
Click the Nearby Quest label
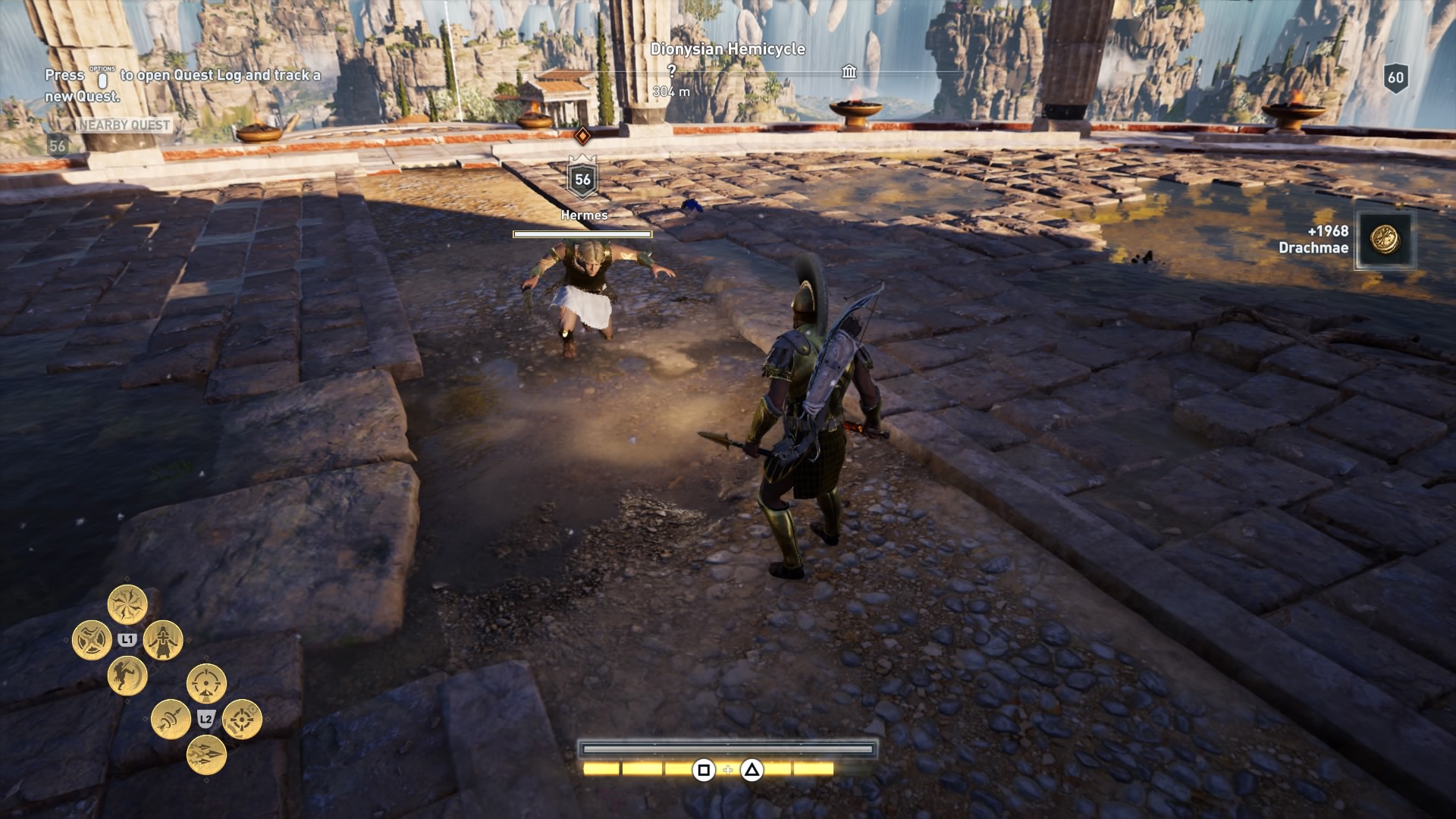(124, 125)
